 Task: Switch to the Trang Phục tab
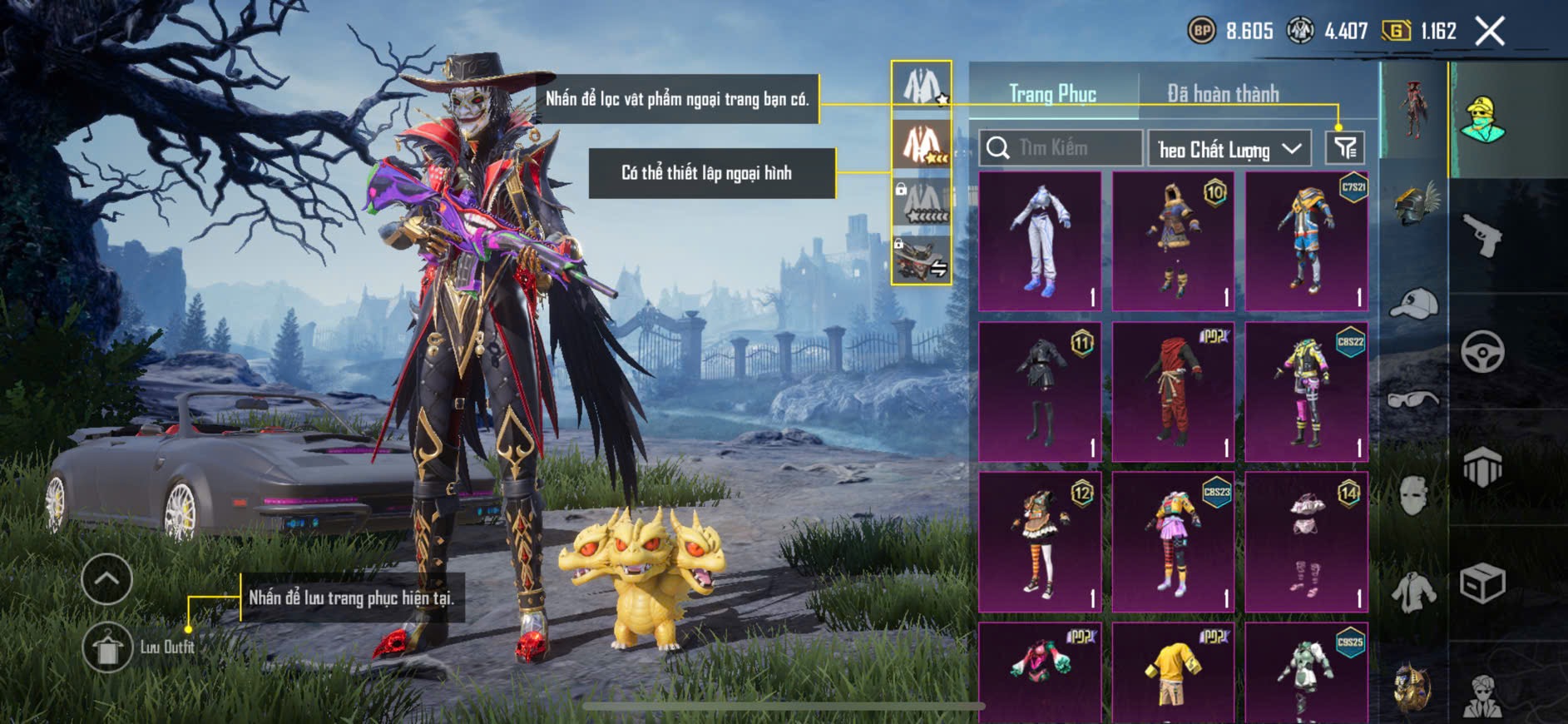[1052, 94]
